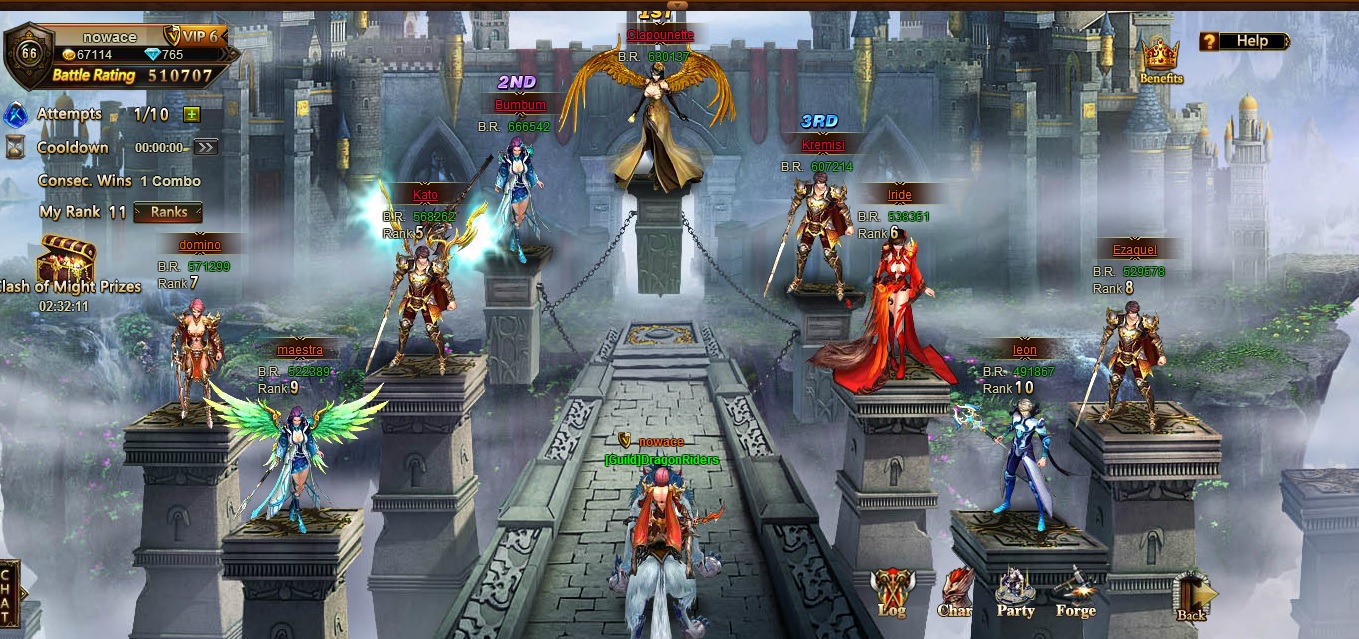This screenshot has height=639, width=1359.
Task: Click the VIP 6 badge
Action: tap(191, 36)
